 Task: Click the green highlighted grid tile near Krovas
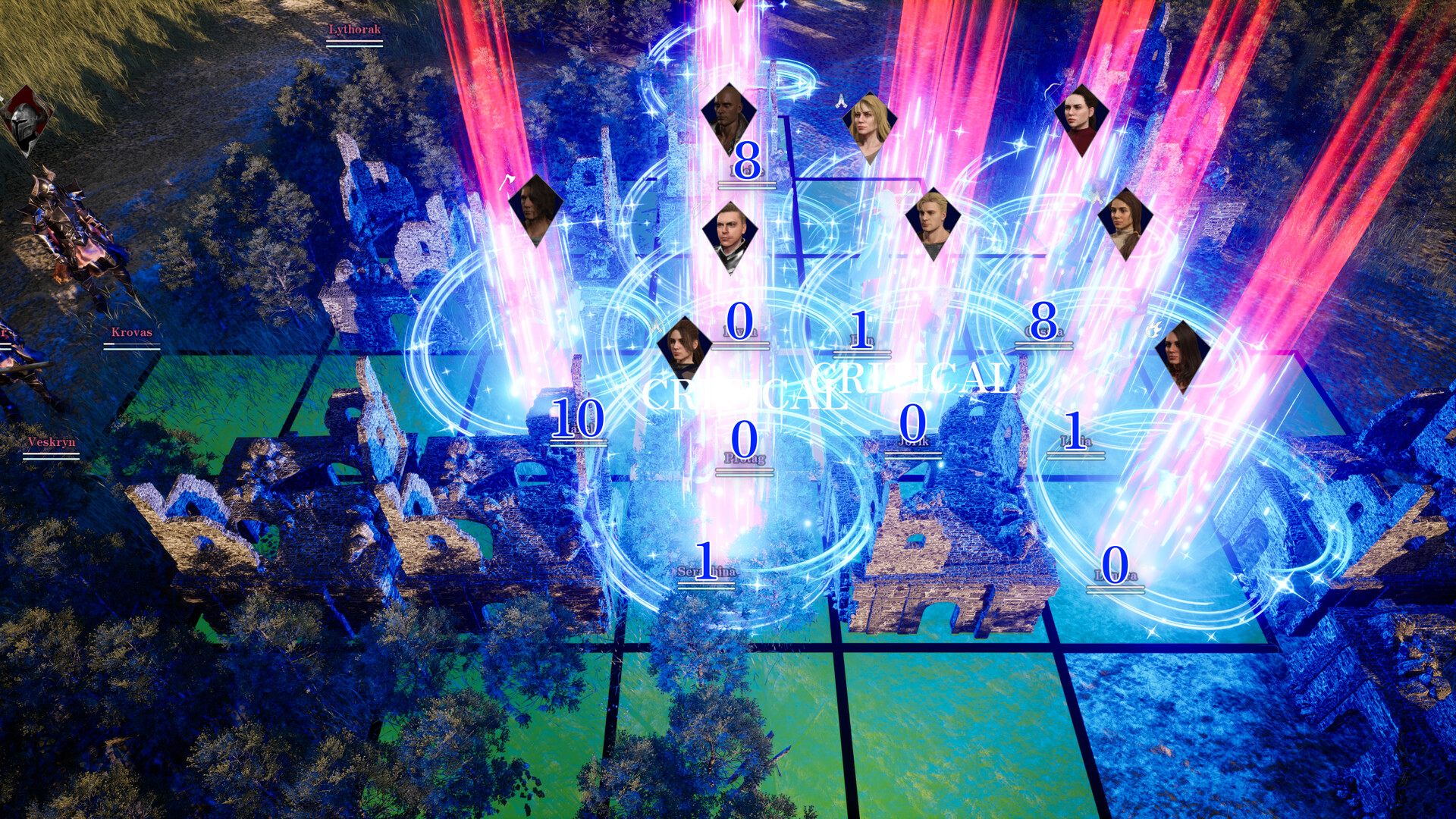coord(227,394)
